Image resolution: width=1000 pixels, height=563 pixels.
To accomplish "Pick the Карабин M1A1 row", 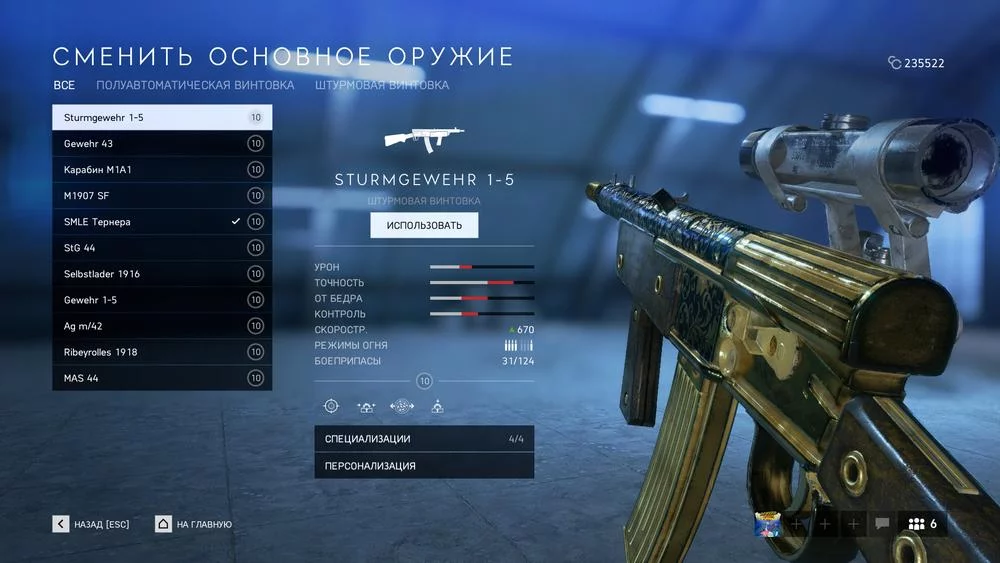I will click(160, 169).
